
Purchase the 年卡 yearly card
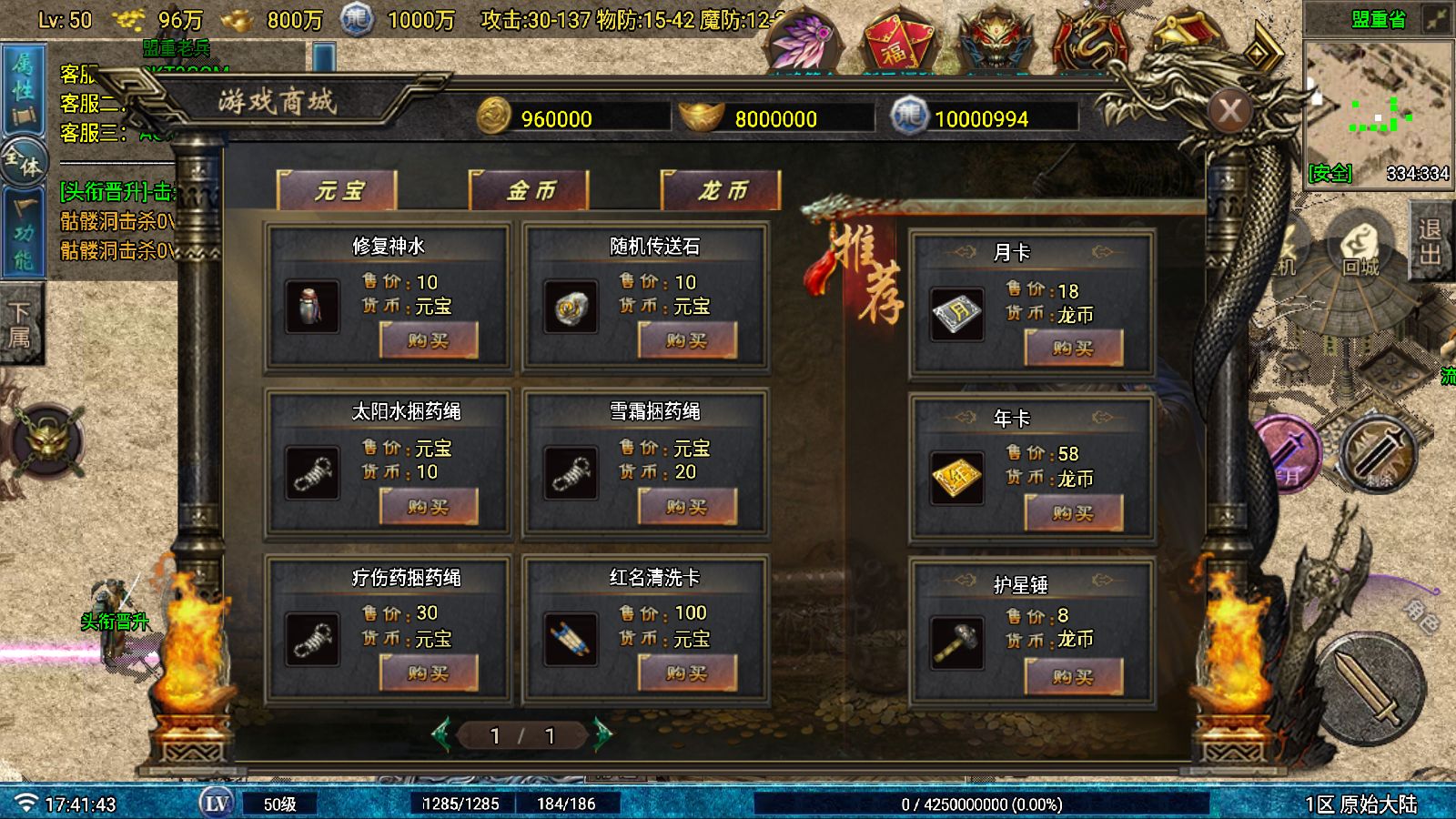(x=1074, y=513)
